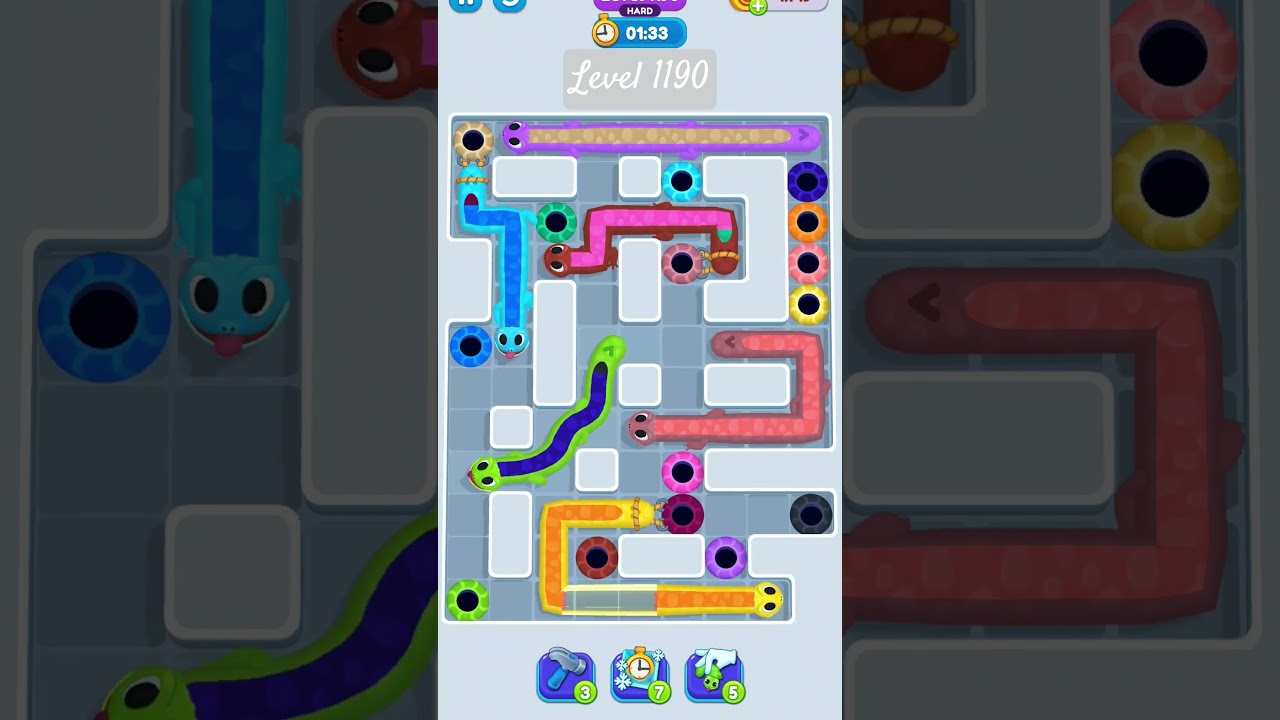Image resolution: width=1280 pixels, height=720 pixels.
Task: Tap the timer reading 01:33
Action: click(x=650, y=32)
